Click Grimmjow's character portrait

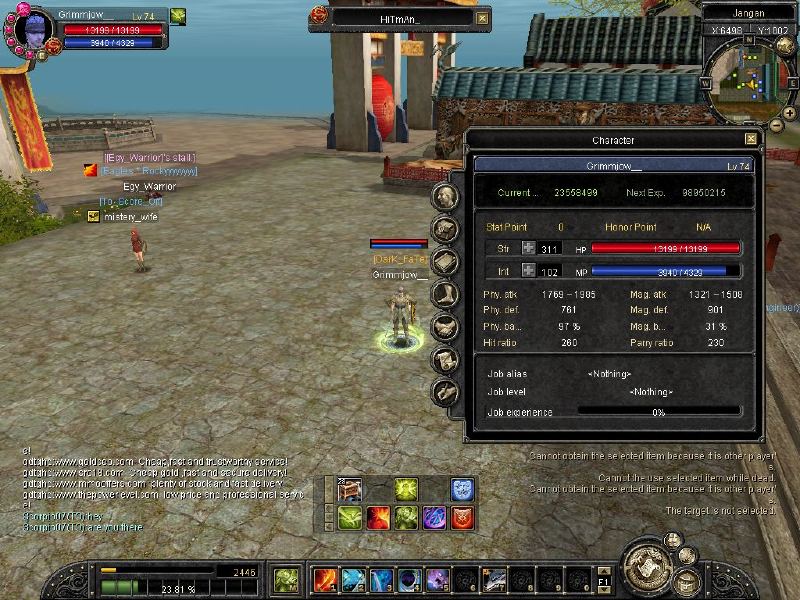[34, 28]
